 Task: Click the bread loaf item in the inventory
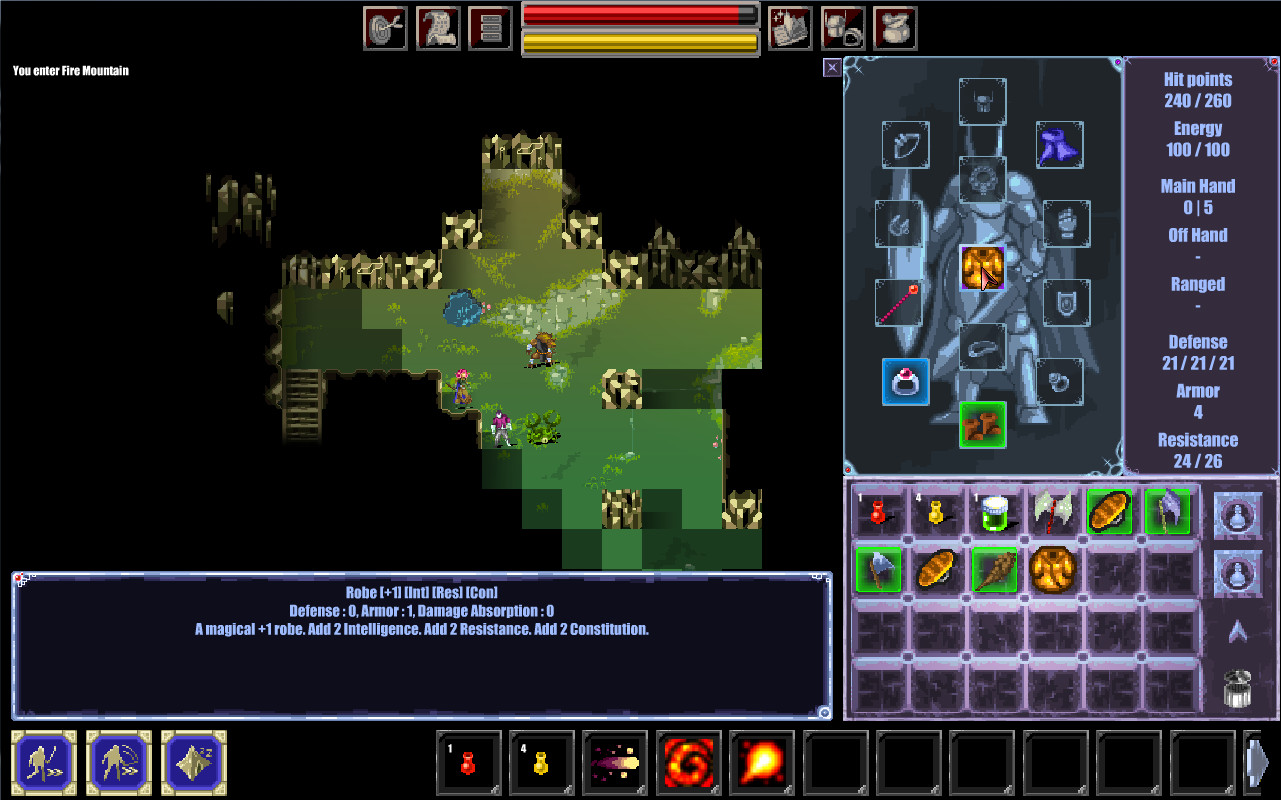936,570
